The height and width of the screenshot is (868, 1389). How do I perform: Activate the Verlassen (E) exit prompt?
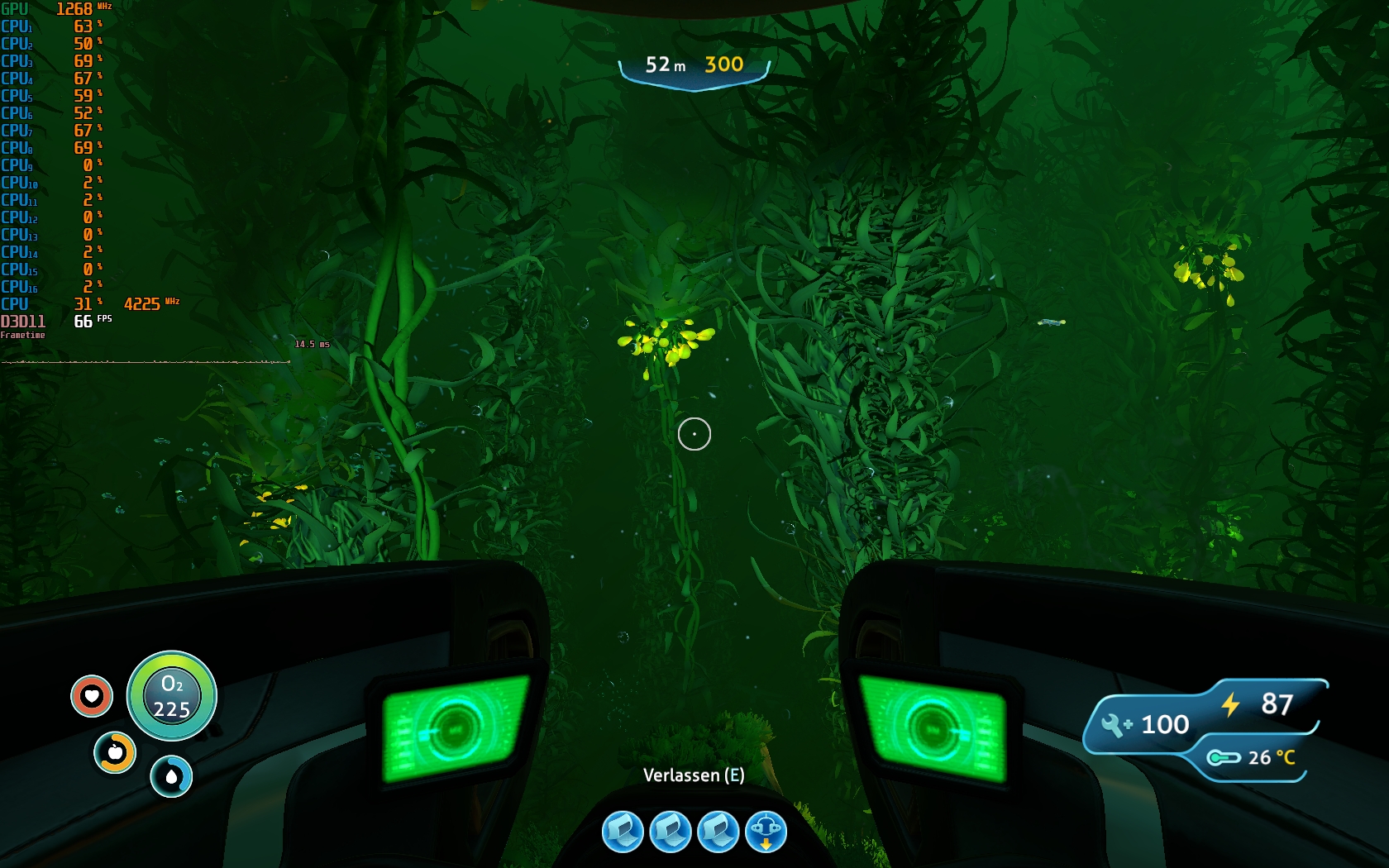(x=694, y=776)
